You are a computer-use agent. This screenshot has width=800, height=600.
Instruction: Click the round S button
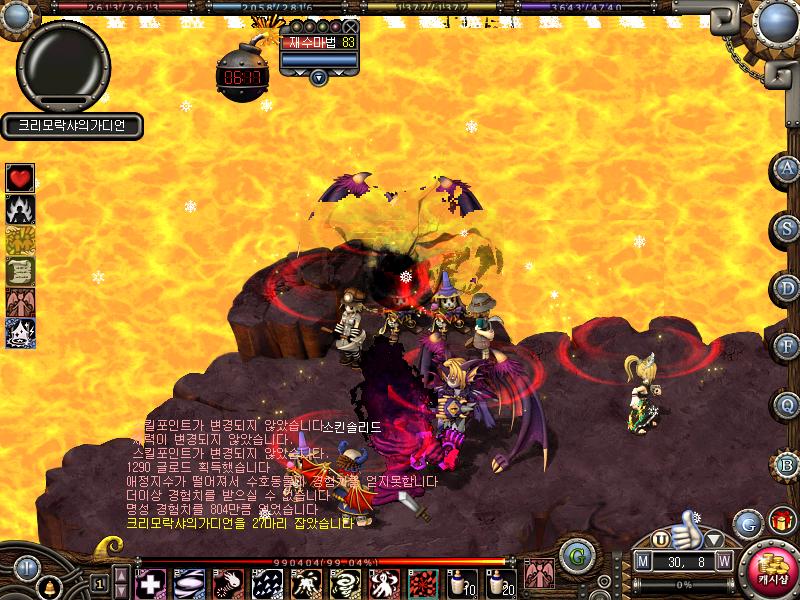787,228
